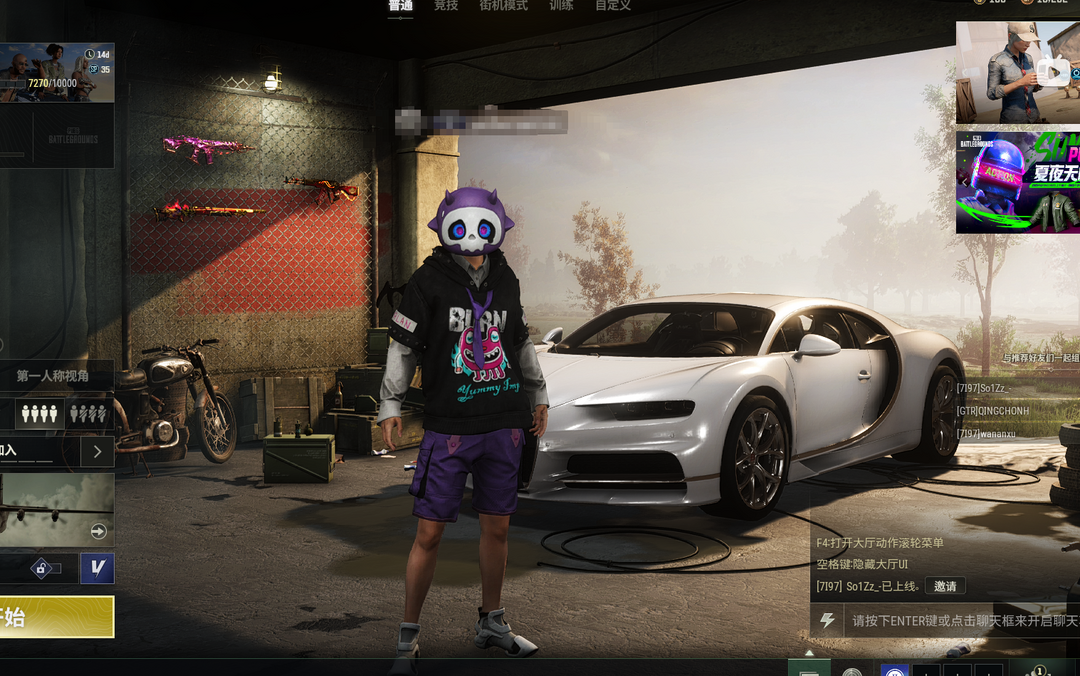Image resolution: width=1080 pixels, height=676 pixels.
Task: Switch to the 竞技 (Ranked) tab
Action: point(446,6)
